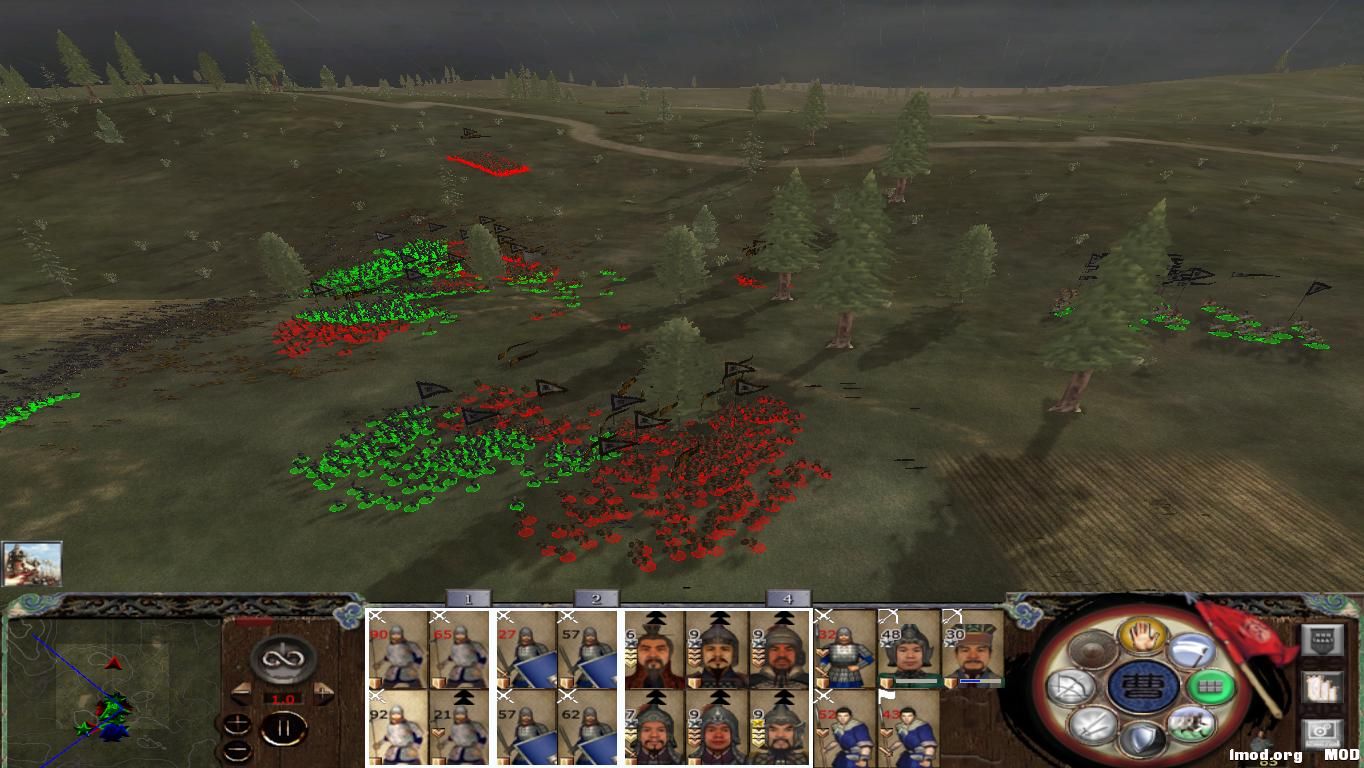Click the infinity time limit symbol
The width and height of the screenshot is (1364, 768).
coord(283,659)
